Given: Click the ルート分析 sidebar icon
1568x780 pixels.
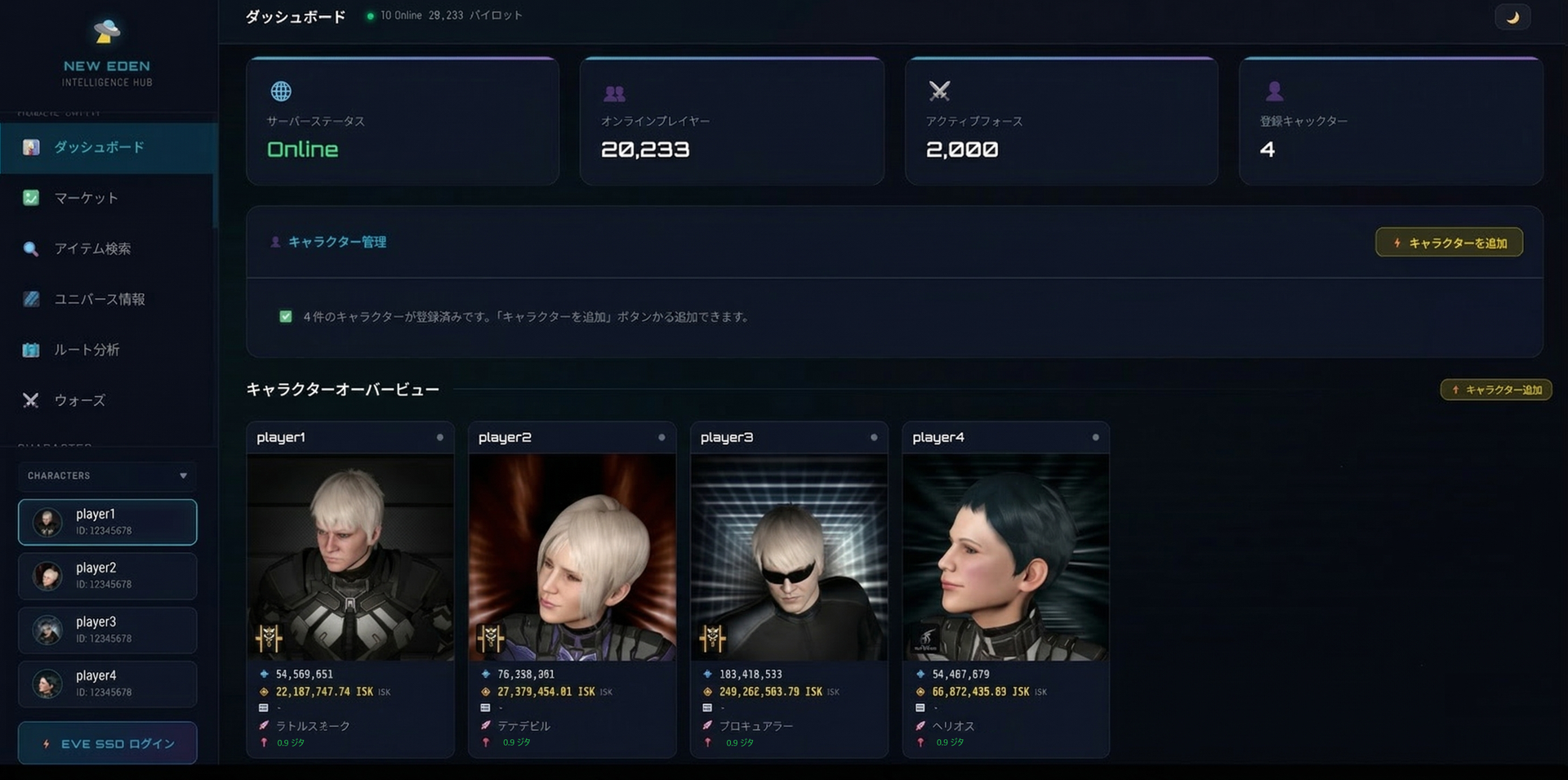Looking at the screenshot, I should coord(31,350).
